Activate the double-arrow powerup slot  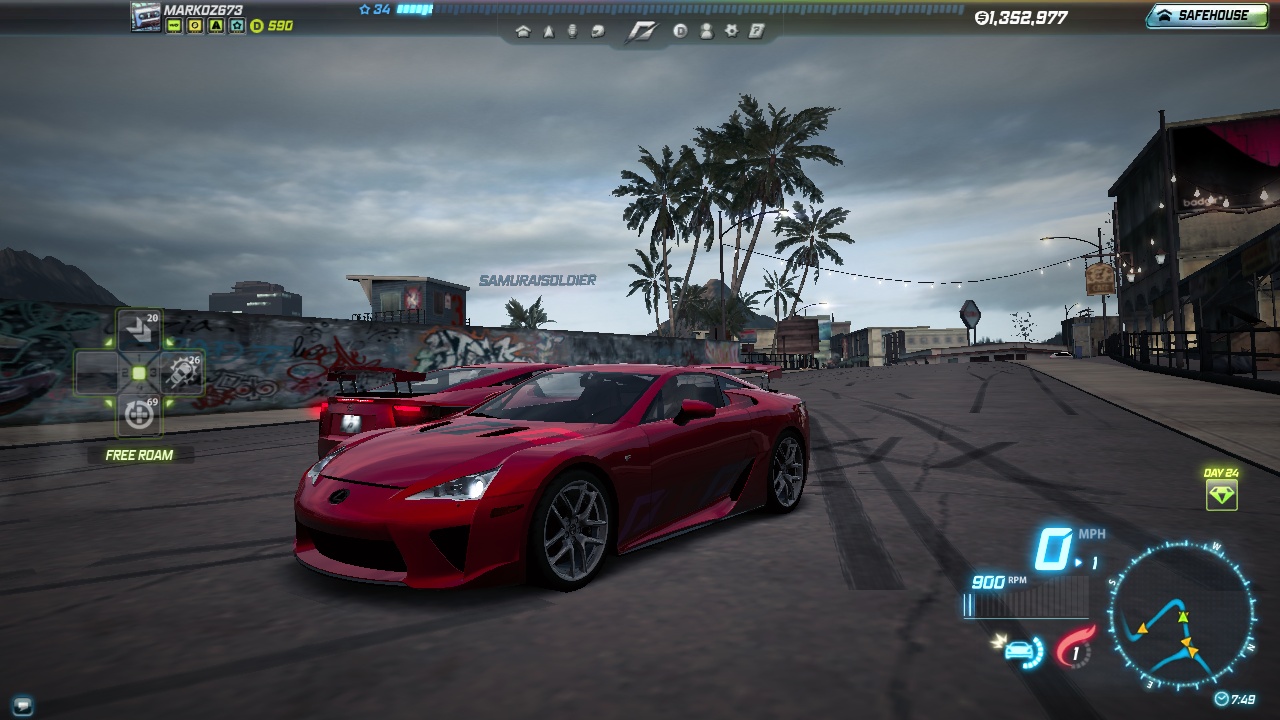point(138,330)
